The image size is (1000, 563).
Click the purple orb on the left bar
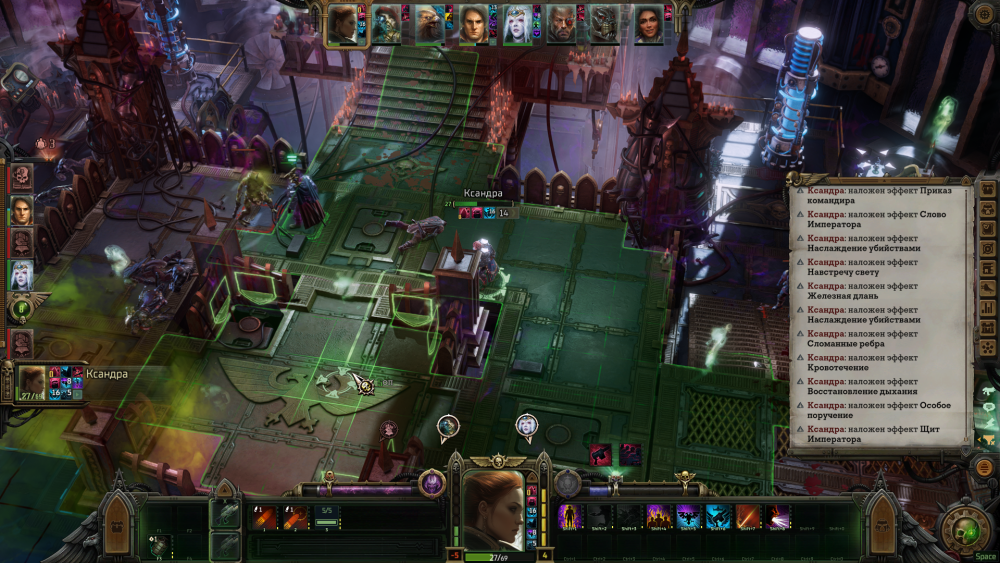[432, 483]
